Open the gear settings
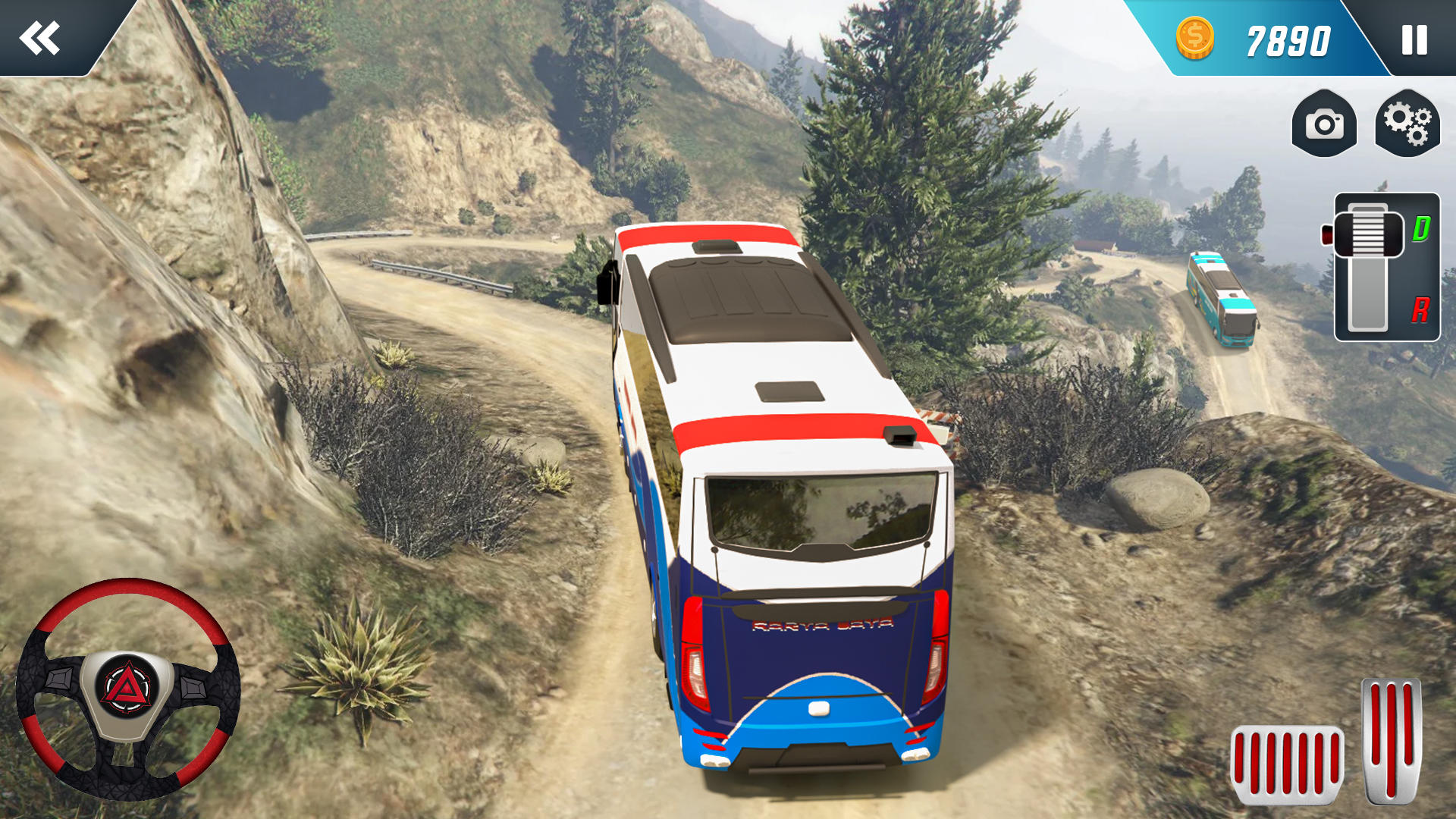Screen dimensions: 1456x819 tap(1407, 124)
